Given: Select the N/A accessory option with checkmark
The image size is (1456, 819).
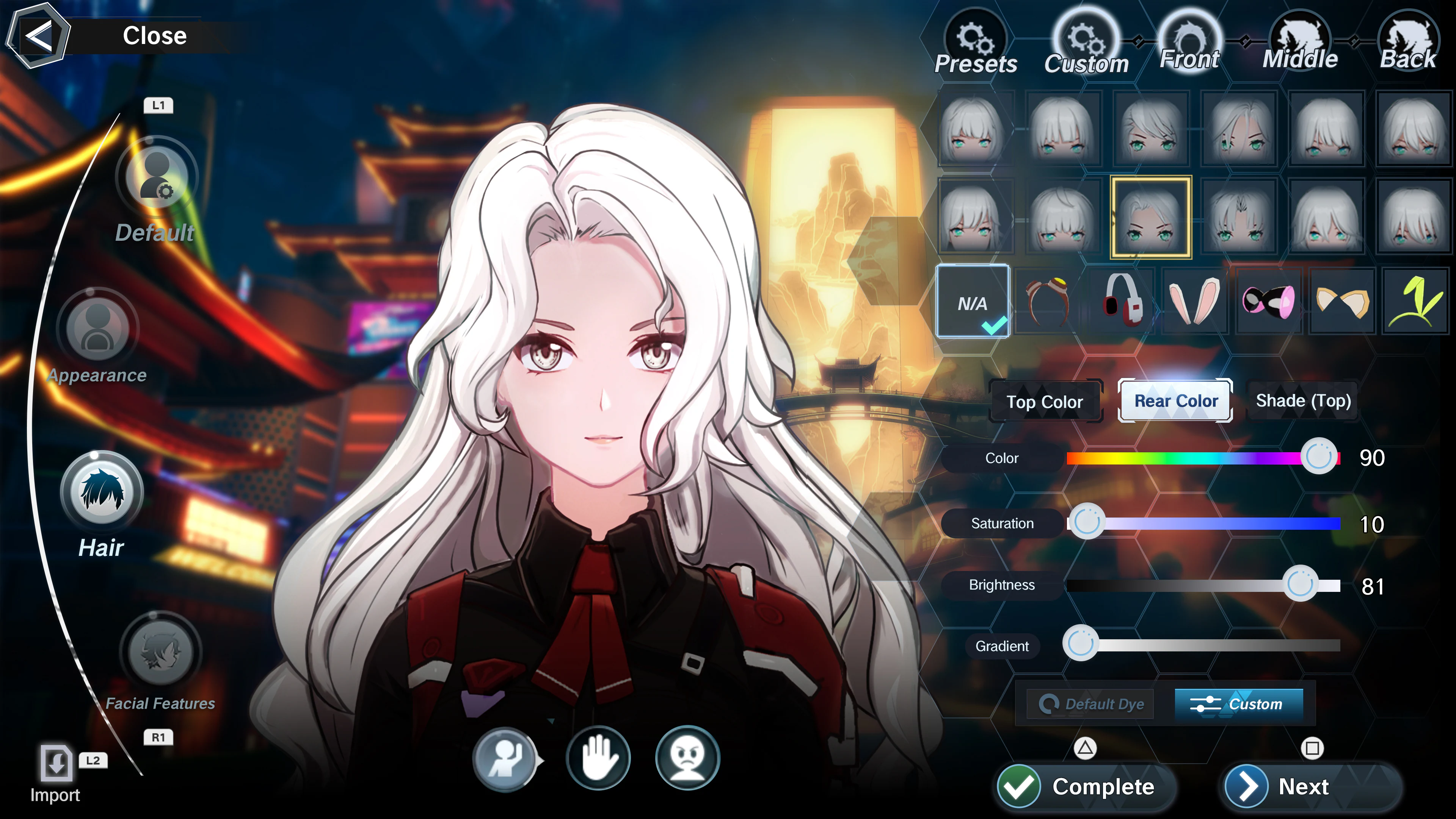Looking at the screenshot, I should point(973,303).
